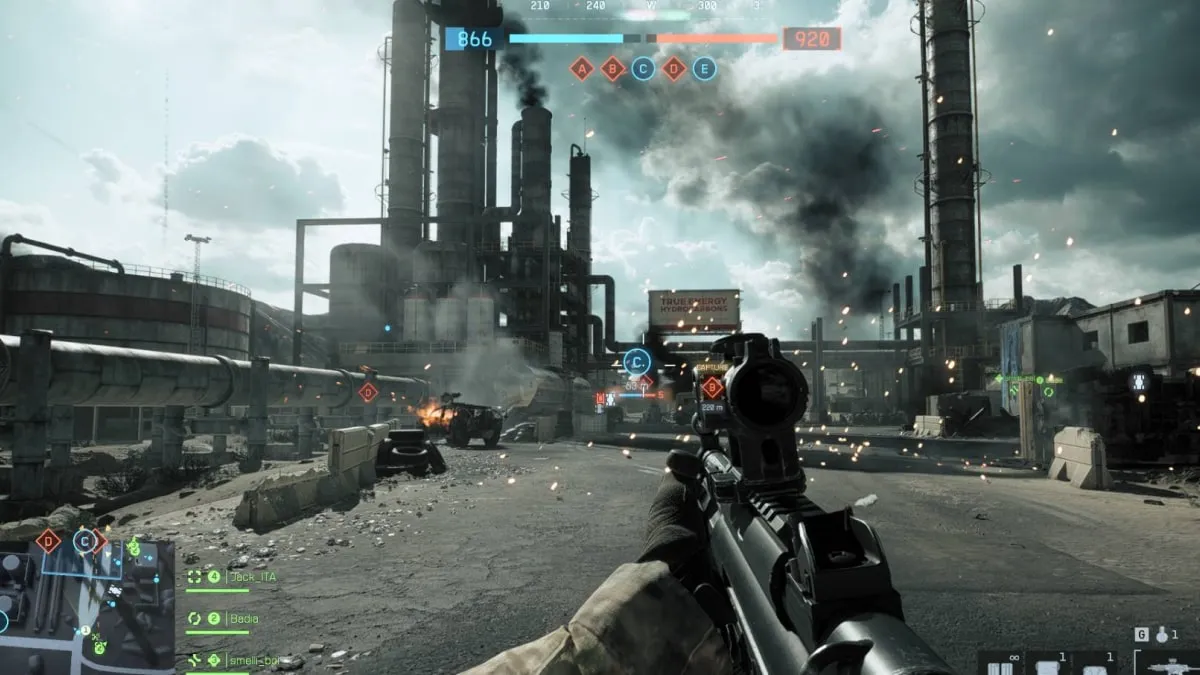Select the blue E objective icon
Viewport: 1200px width, 675px height.
[x=705, y=68]
